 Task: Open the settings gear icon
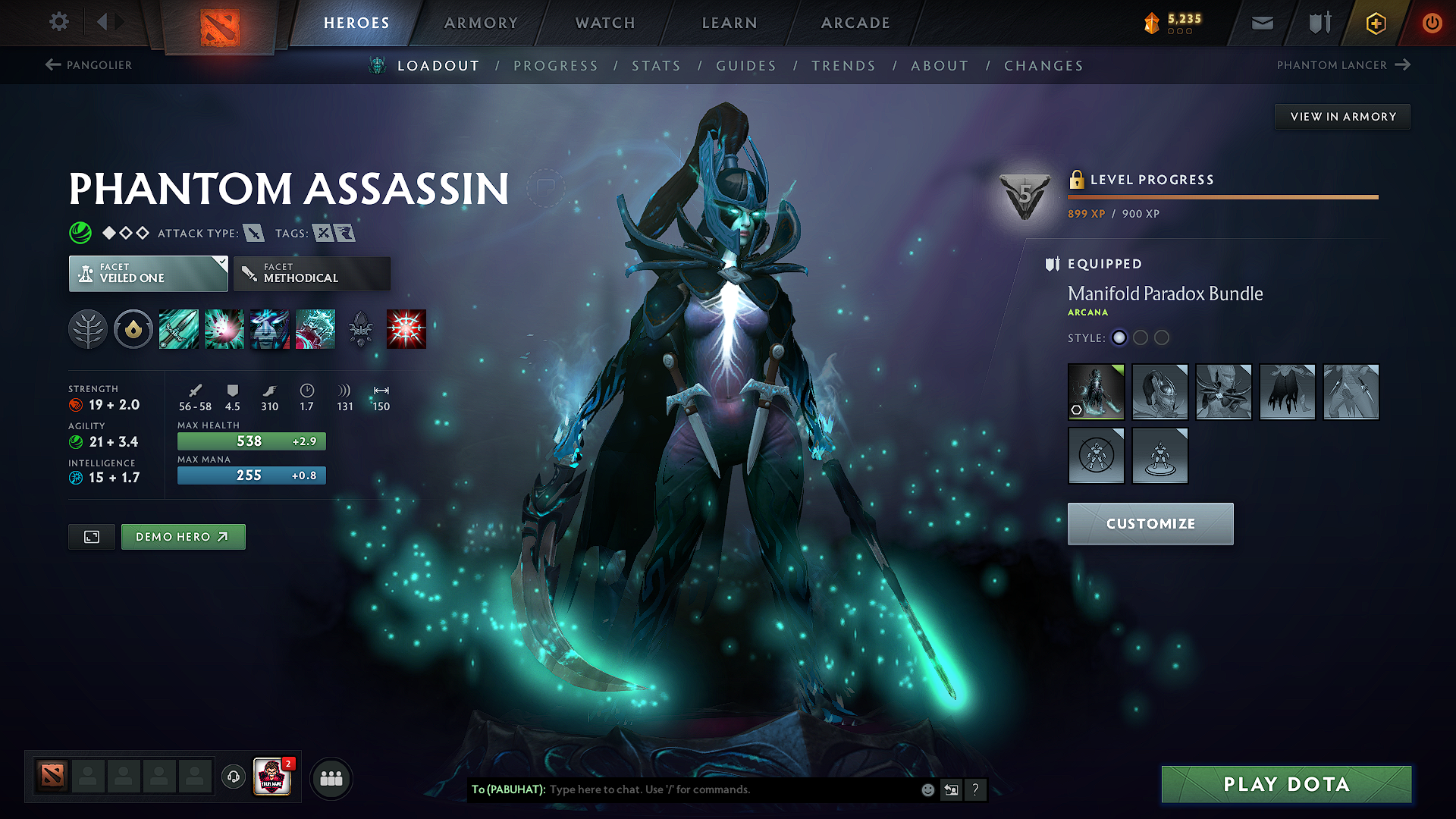[x=58, y=22]
